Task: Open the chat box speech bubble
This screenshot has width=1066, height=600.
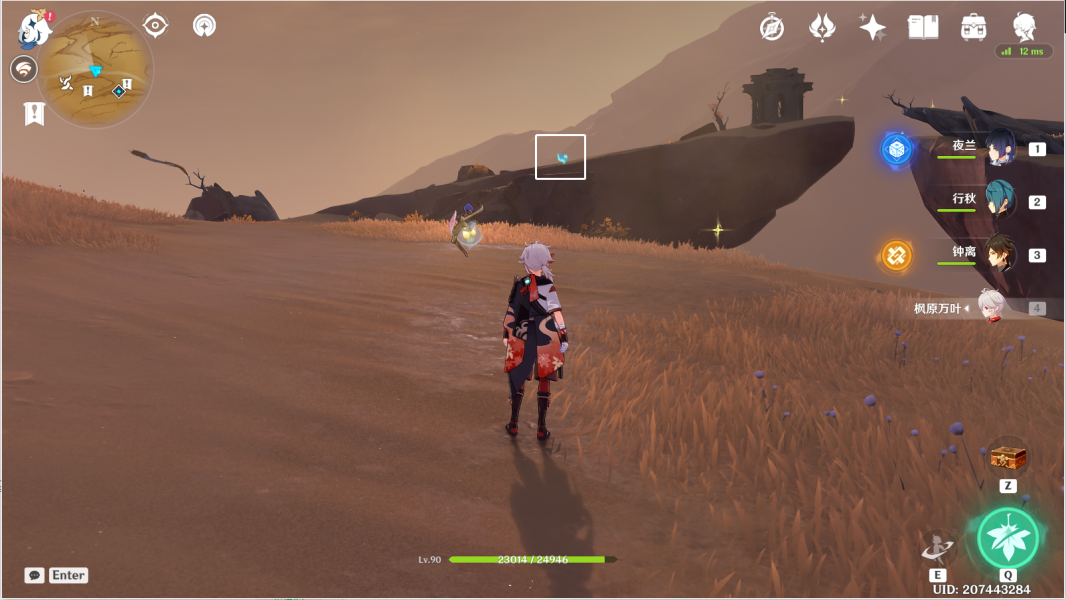Action: (35, 575)
